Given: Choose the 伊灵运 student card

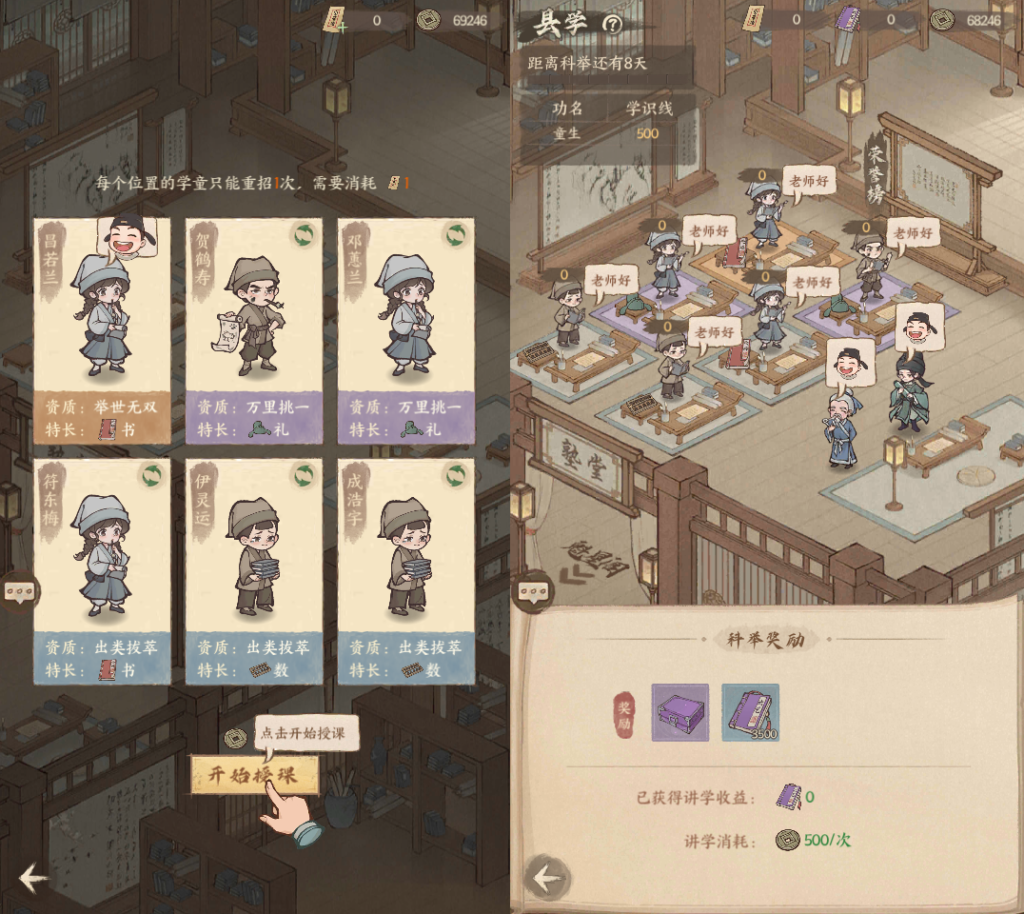Looking at the screenshot, I should point(254,571).
